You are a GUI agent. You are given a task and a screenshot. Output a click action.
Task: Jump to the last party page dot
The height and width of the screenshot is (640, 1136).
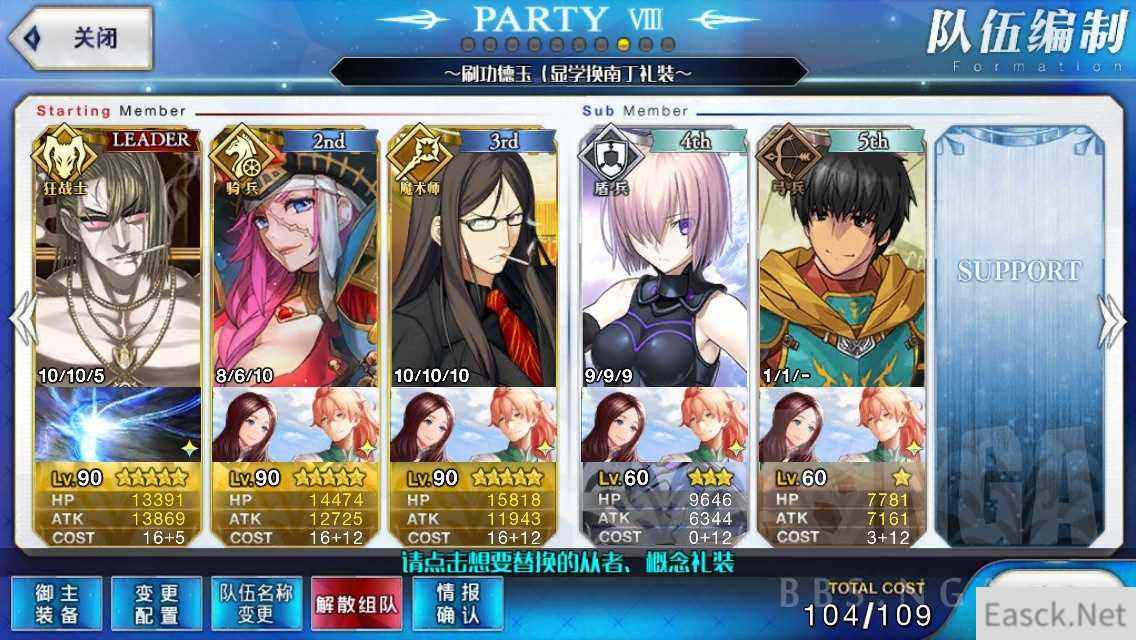668,44
